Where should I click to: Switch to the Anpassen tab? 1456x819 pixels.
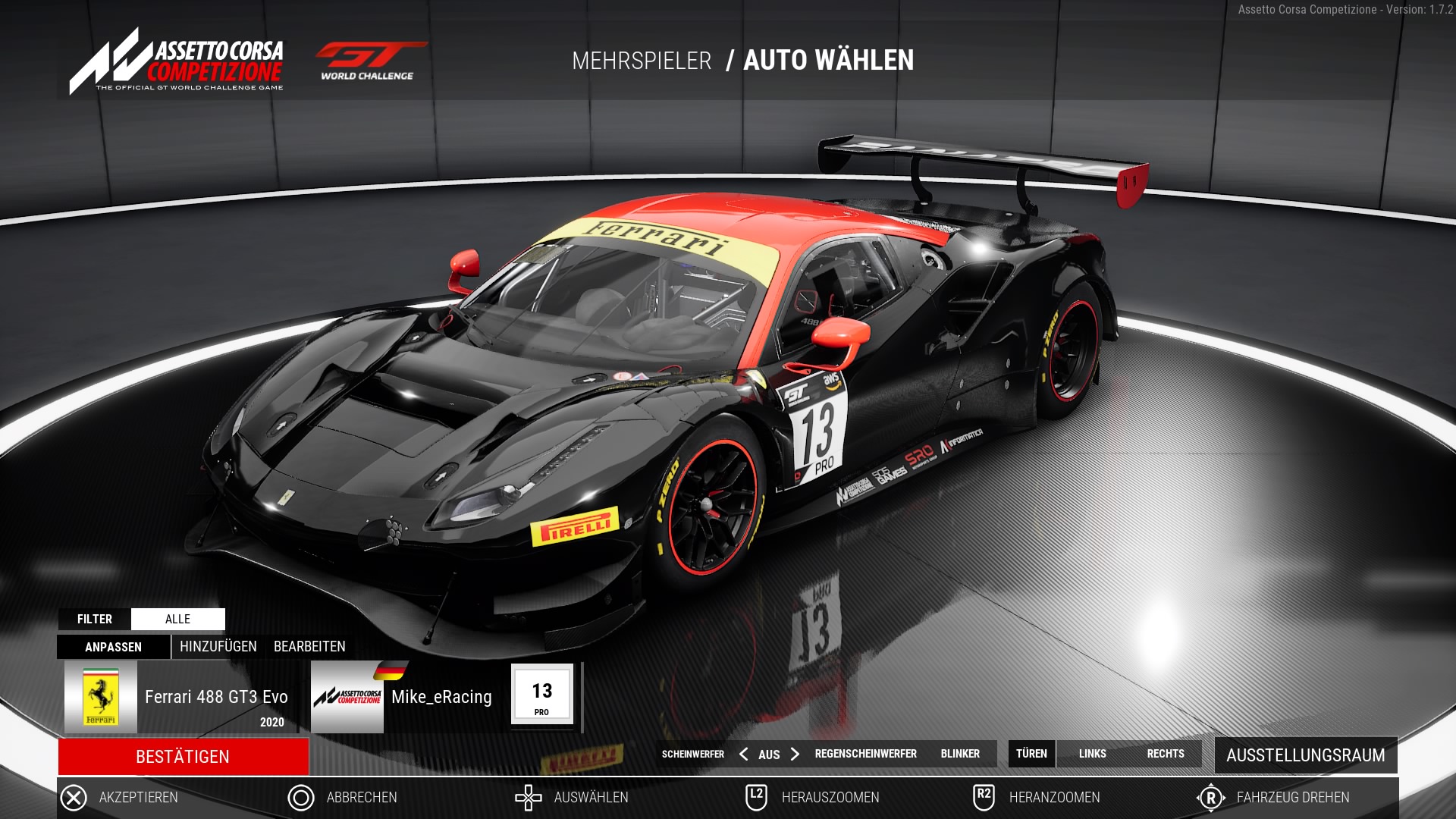[x=113, y=647]
